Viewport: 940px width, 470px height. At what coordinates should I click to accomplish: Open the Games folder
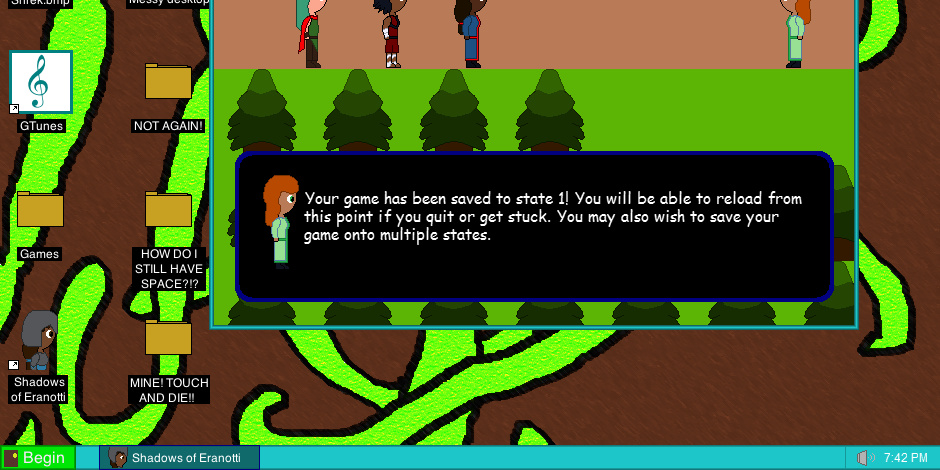40,210
